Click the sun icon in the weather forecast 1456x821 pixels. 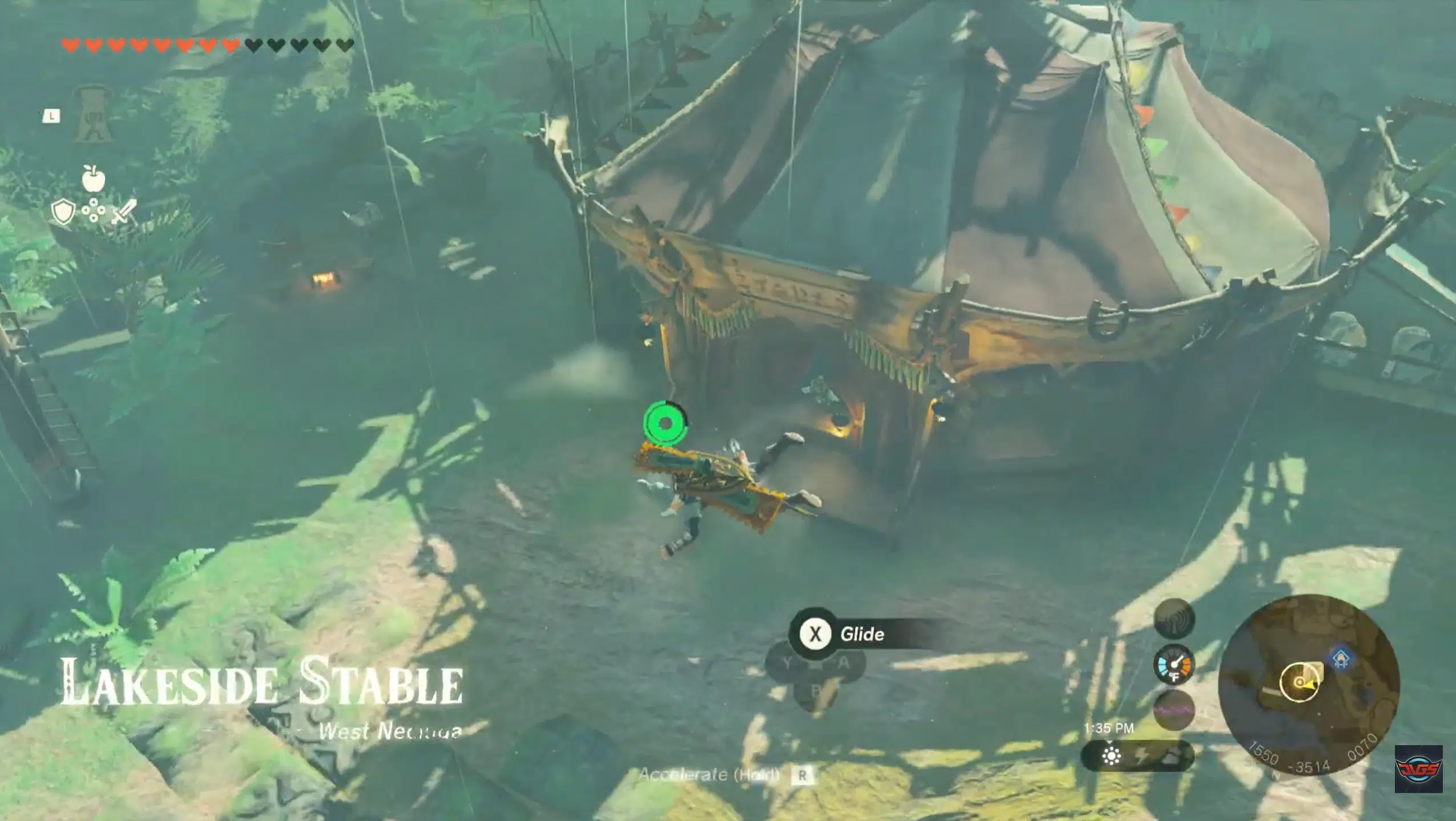(1111, 756)
